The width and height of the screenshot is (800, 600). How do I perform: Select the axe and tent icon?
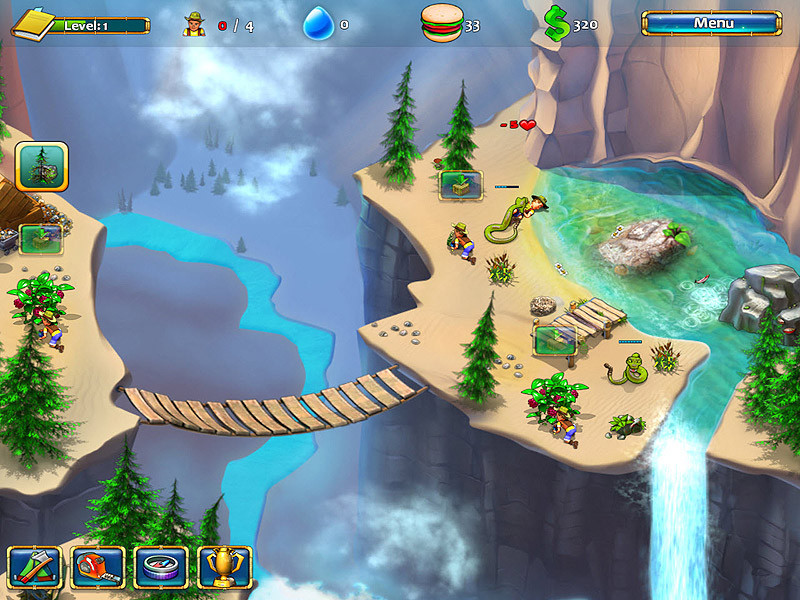click(33, 567)
